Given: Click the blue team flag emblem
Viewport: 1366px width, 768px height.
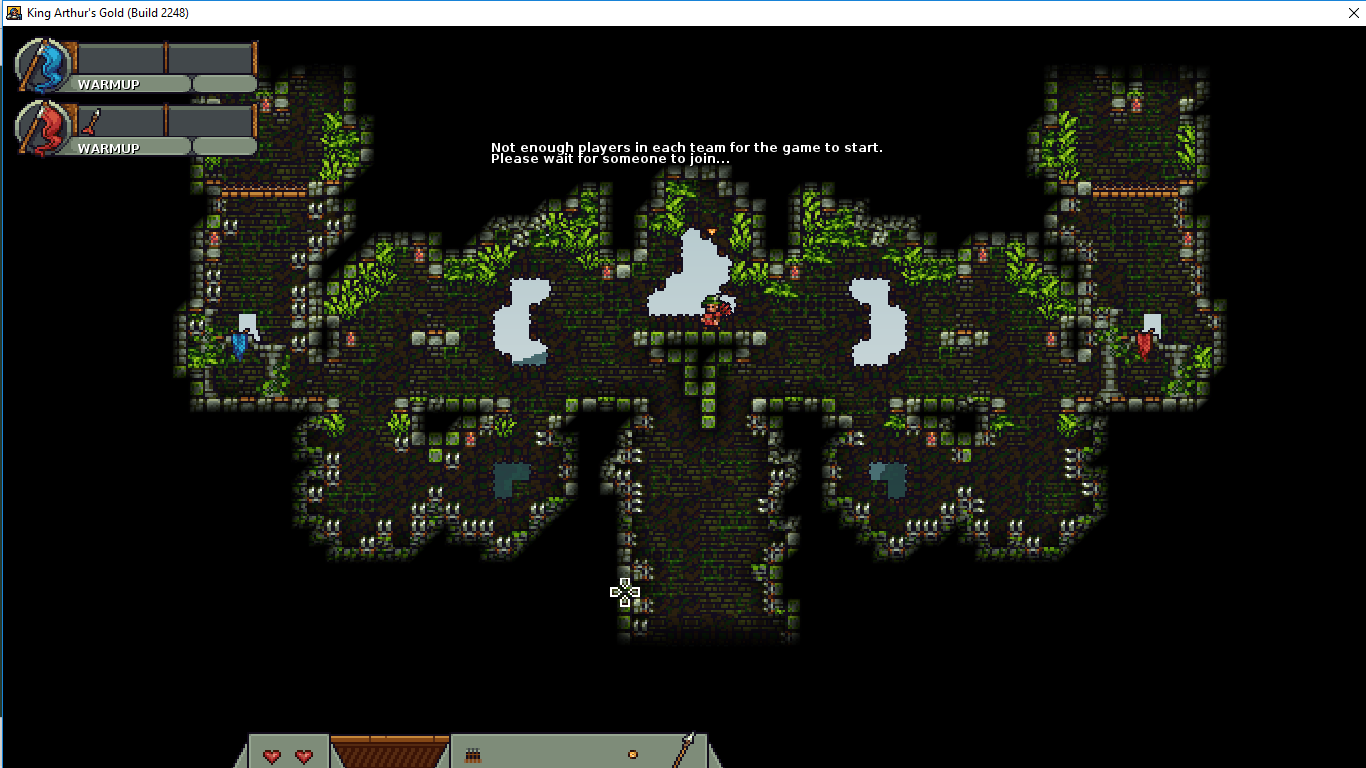Looking at the screenshot, I should [x=44, y=66].
